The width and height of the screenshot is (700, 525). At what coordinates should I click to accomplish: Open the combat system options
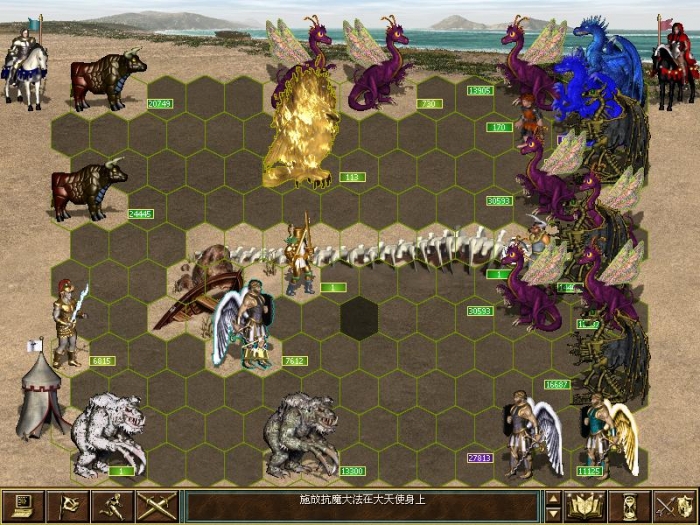[x=24, y=506]
